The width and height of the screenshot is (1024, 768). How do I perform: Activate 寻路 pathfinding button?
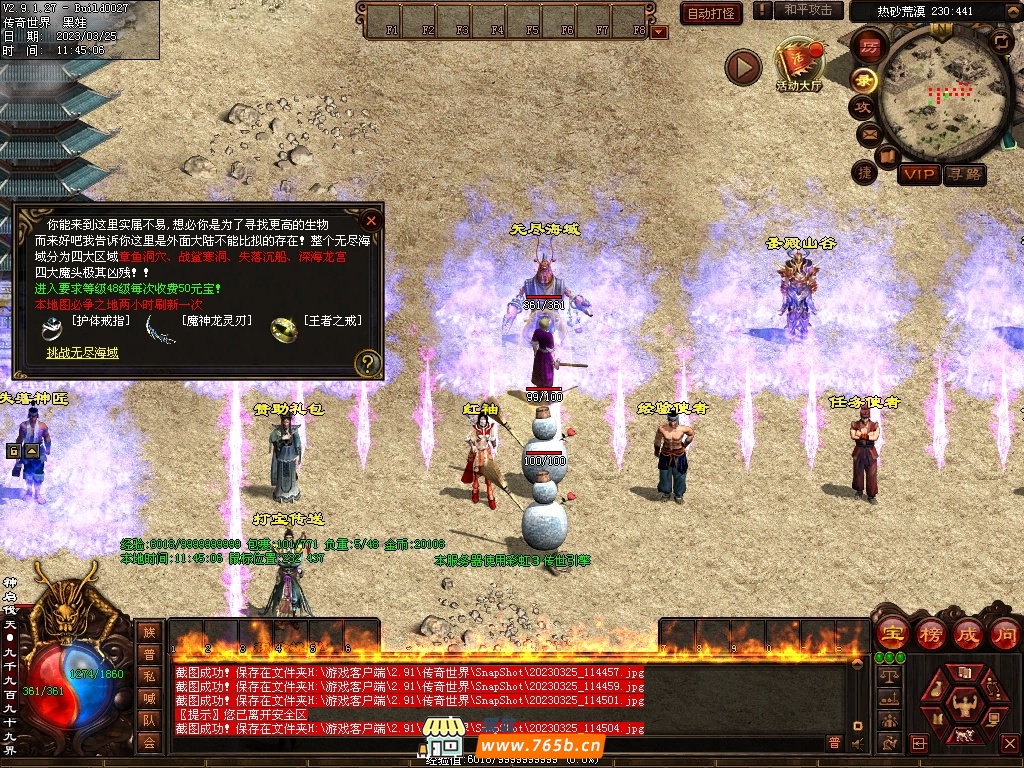point(965,174)
